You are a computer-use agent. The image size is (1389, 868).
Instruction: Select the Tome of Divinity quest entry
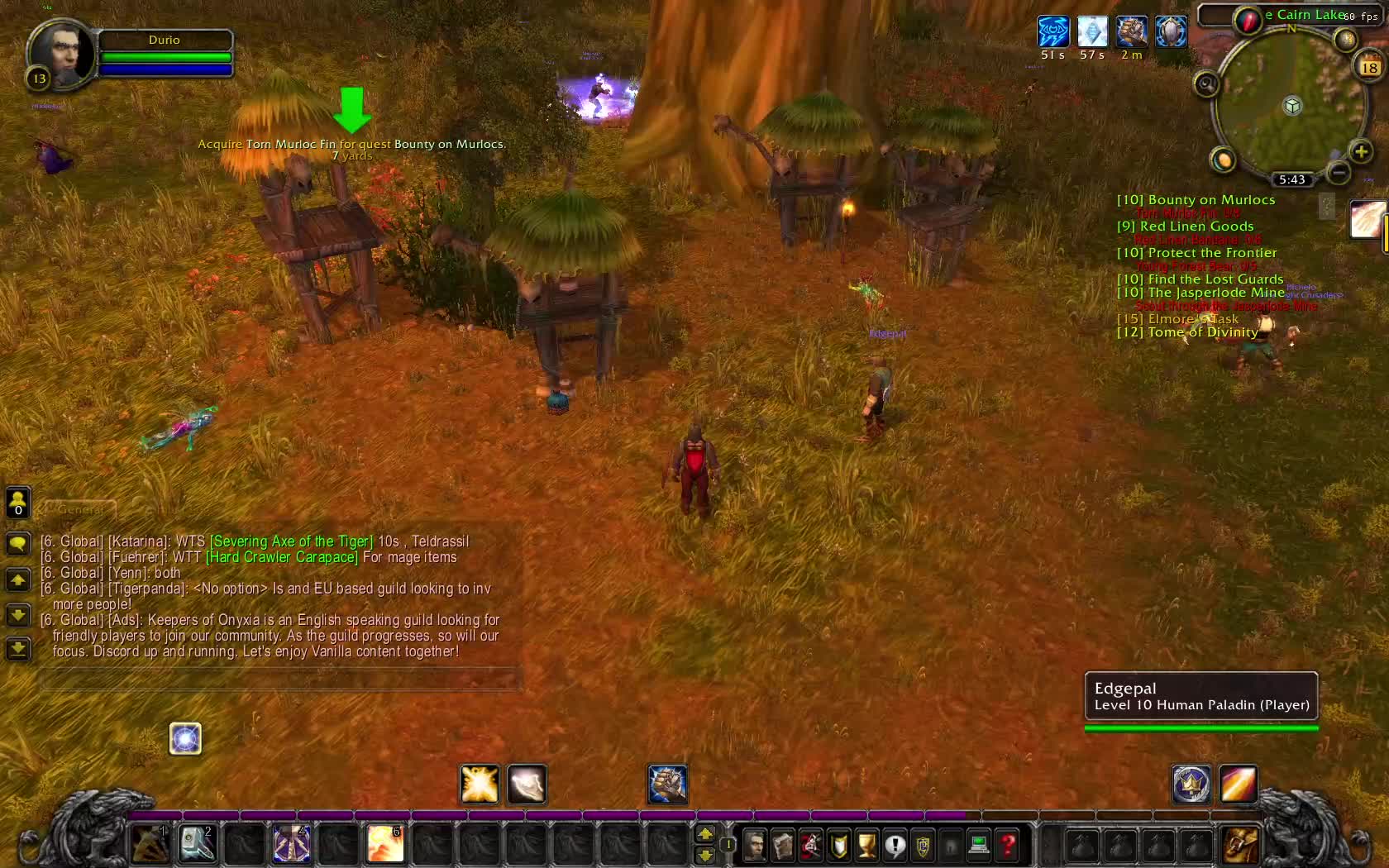coord(1187,332)
